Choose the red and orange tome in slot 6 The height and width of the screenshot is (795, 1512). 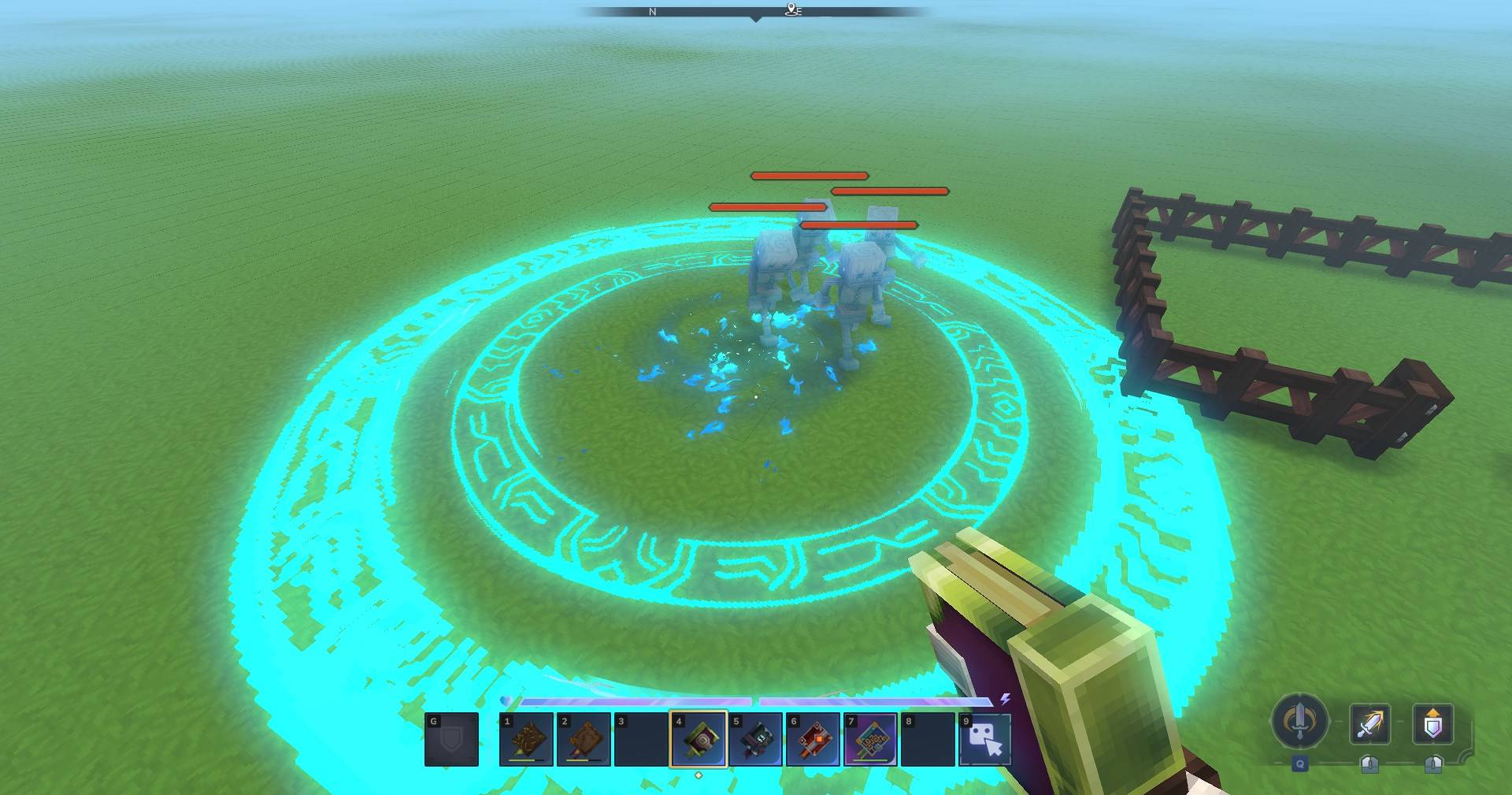point(813,740)
